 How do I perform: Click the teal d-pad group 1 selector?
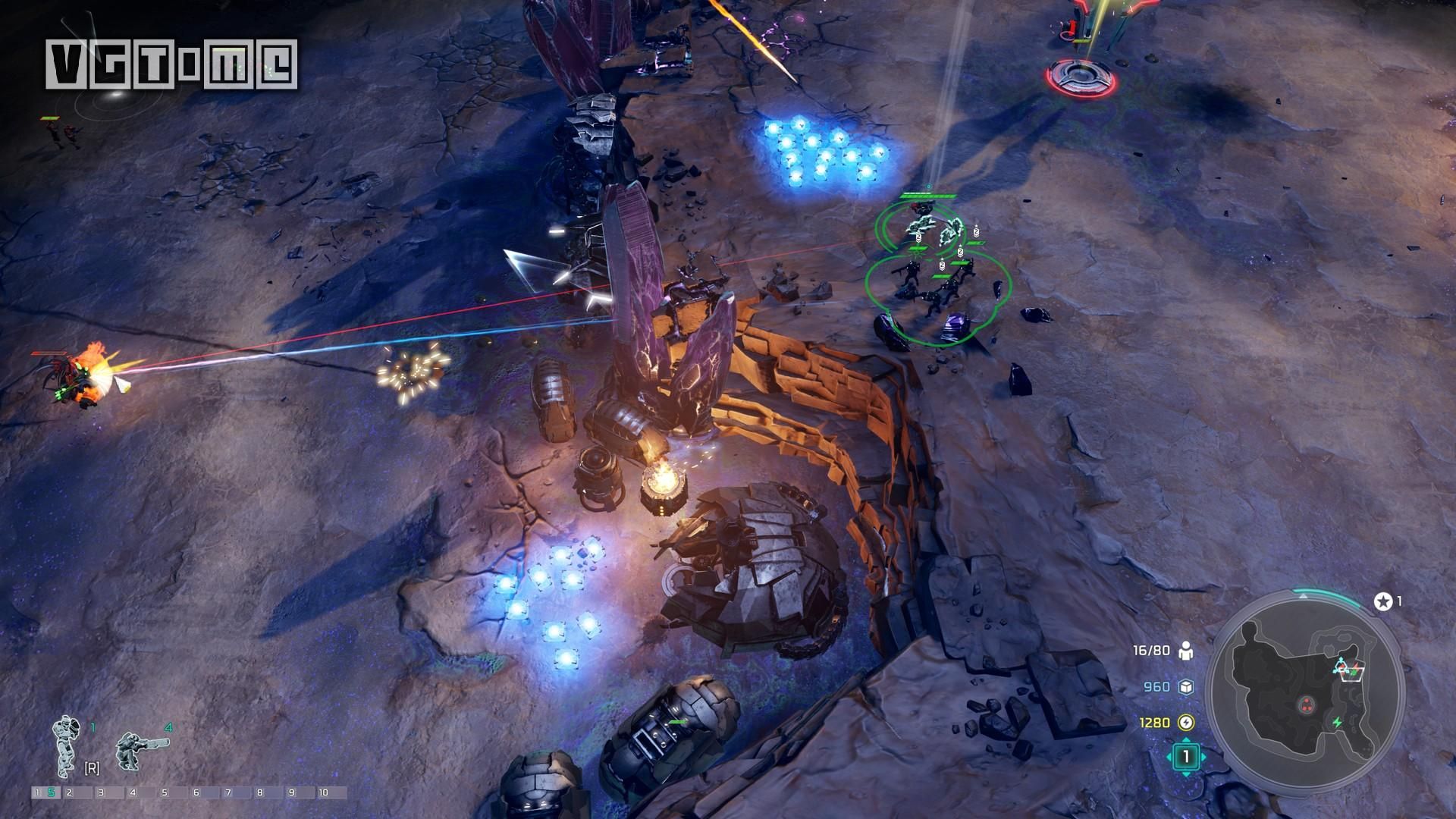(1186, 756)
